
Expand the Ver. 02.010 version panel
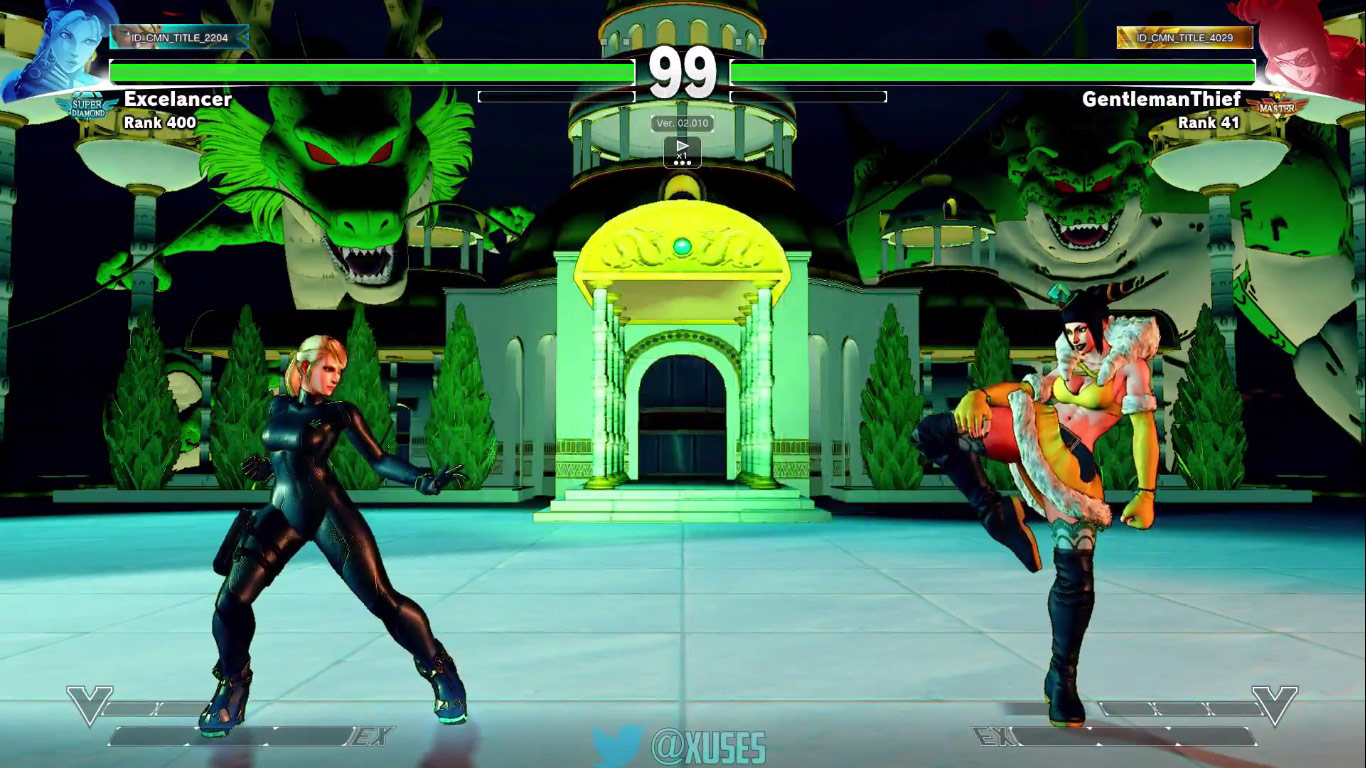point(683,121)
